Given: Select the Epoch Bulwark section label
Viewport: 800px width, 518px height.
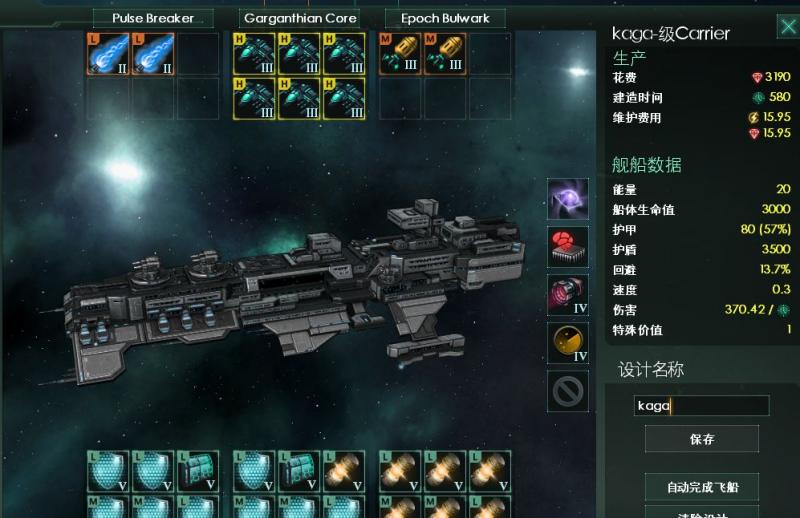Looking at the screenshot, I should [445, 18].
